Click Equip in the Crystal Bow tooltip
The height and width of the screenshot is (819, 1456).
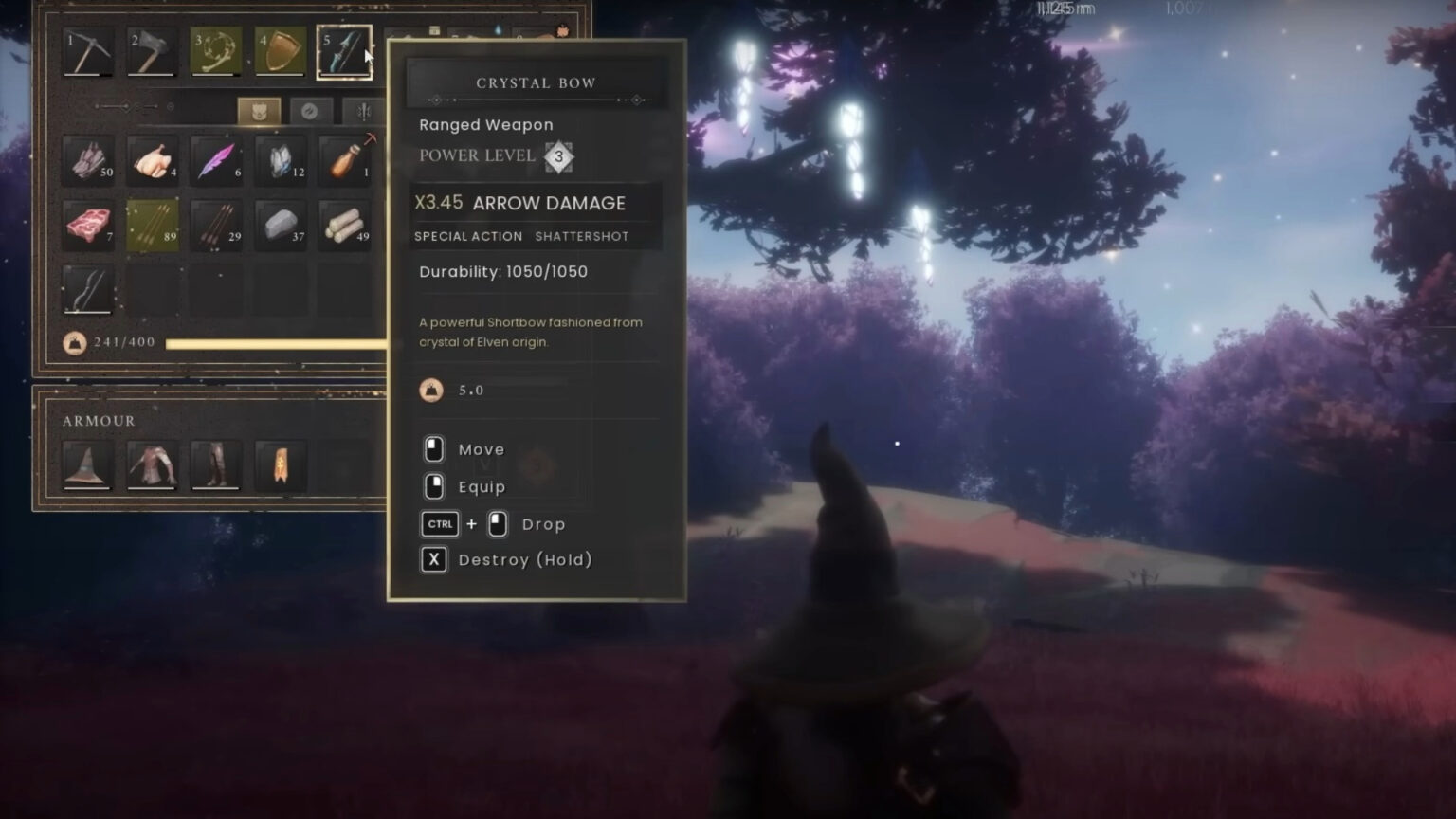(x=483, y=486)
